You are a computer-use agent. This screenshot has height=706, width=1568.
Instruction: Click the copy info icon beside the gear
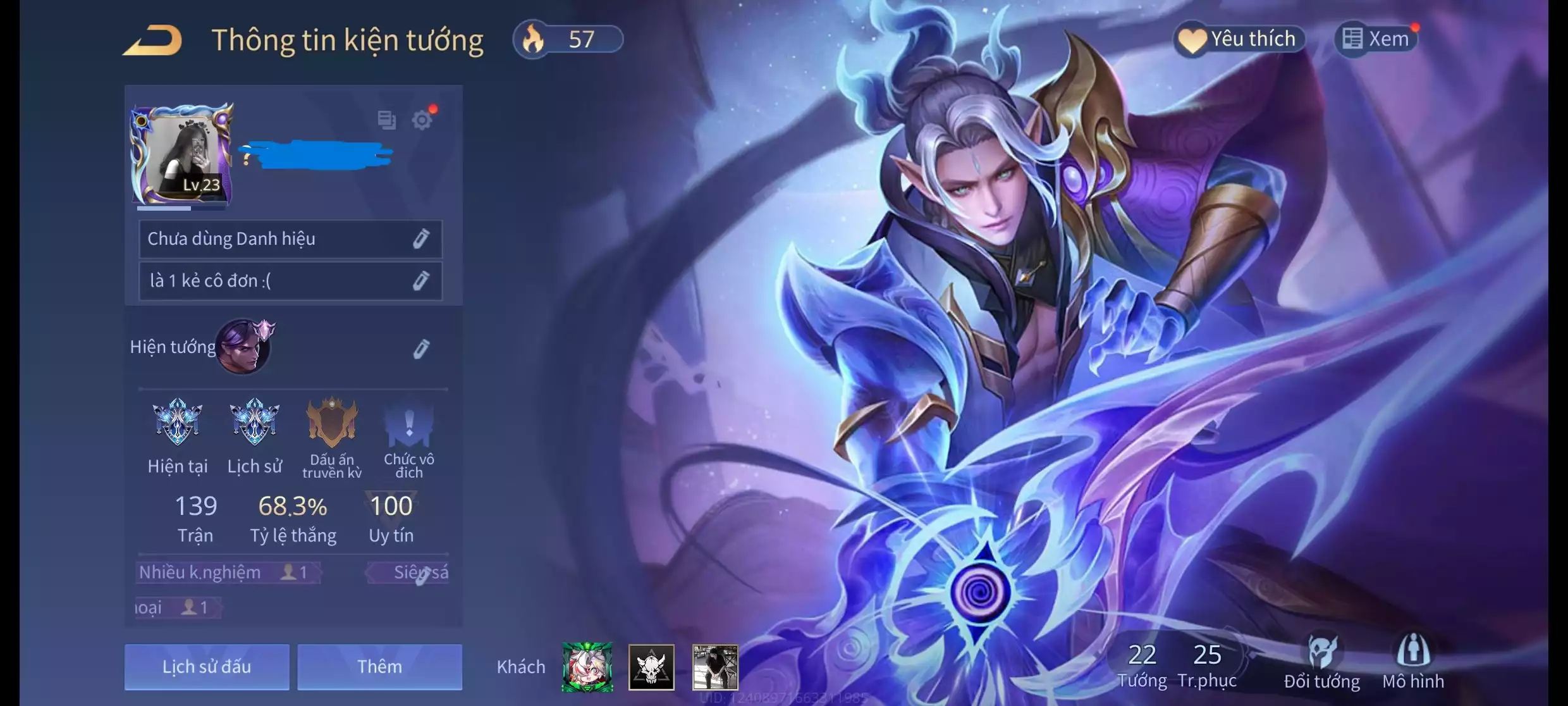pyautogui.click(x=386, y=120)
